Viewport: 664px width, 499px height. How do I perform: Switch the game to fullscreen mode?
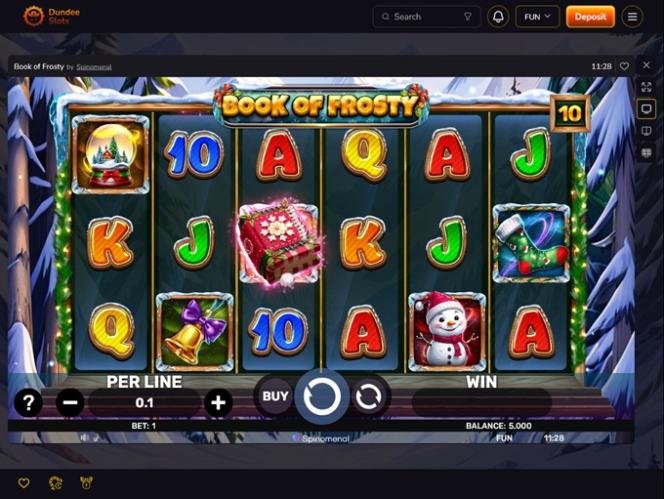646,87
